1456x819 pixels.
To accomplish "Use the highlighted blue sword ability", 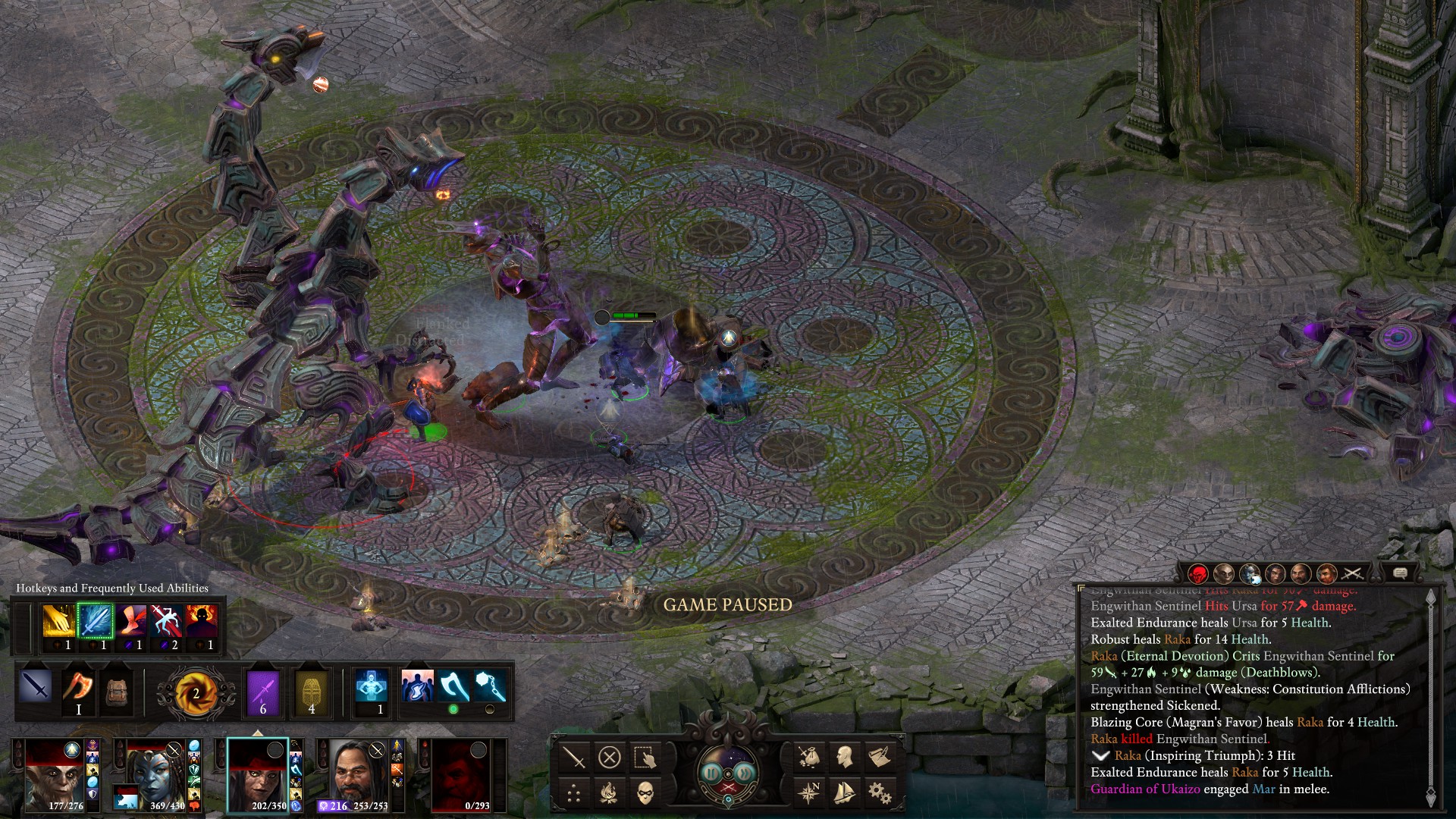I will click(x=95, y=622).
